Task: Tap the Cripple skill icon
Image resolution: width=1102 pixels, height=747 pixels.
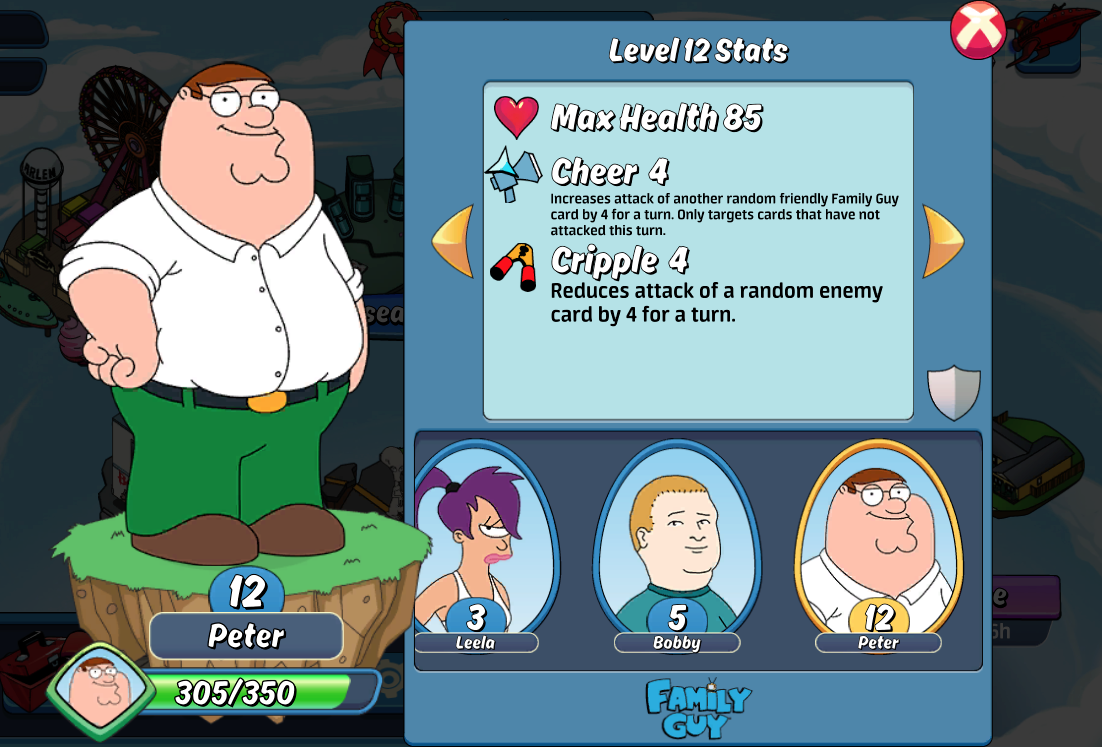Action: pyautogui.click(x=514, y=265)
